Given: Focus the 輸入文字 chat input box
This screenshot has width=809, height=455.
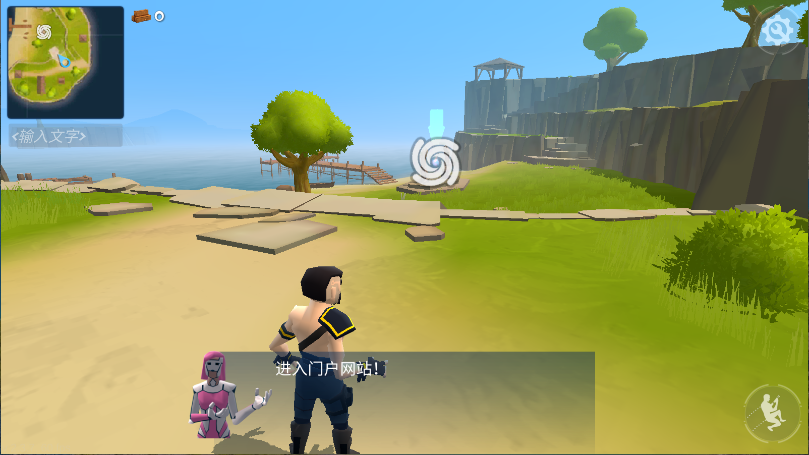Looking at the screenshot, I should coord(65,136).
